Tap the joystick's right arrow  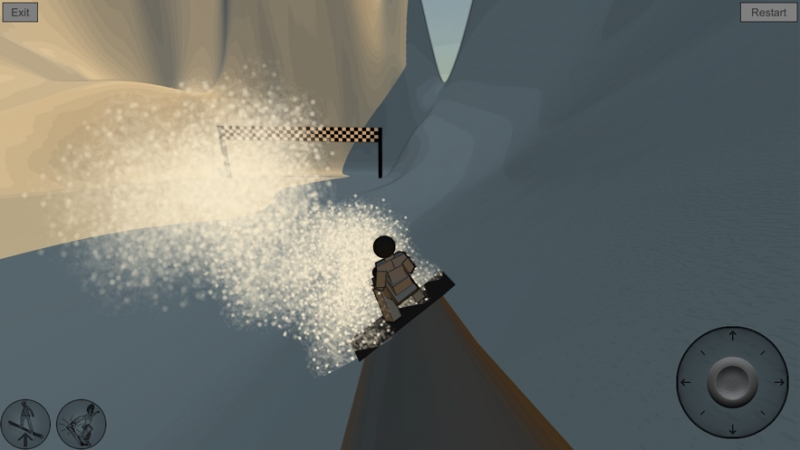pos(780,381)
